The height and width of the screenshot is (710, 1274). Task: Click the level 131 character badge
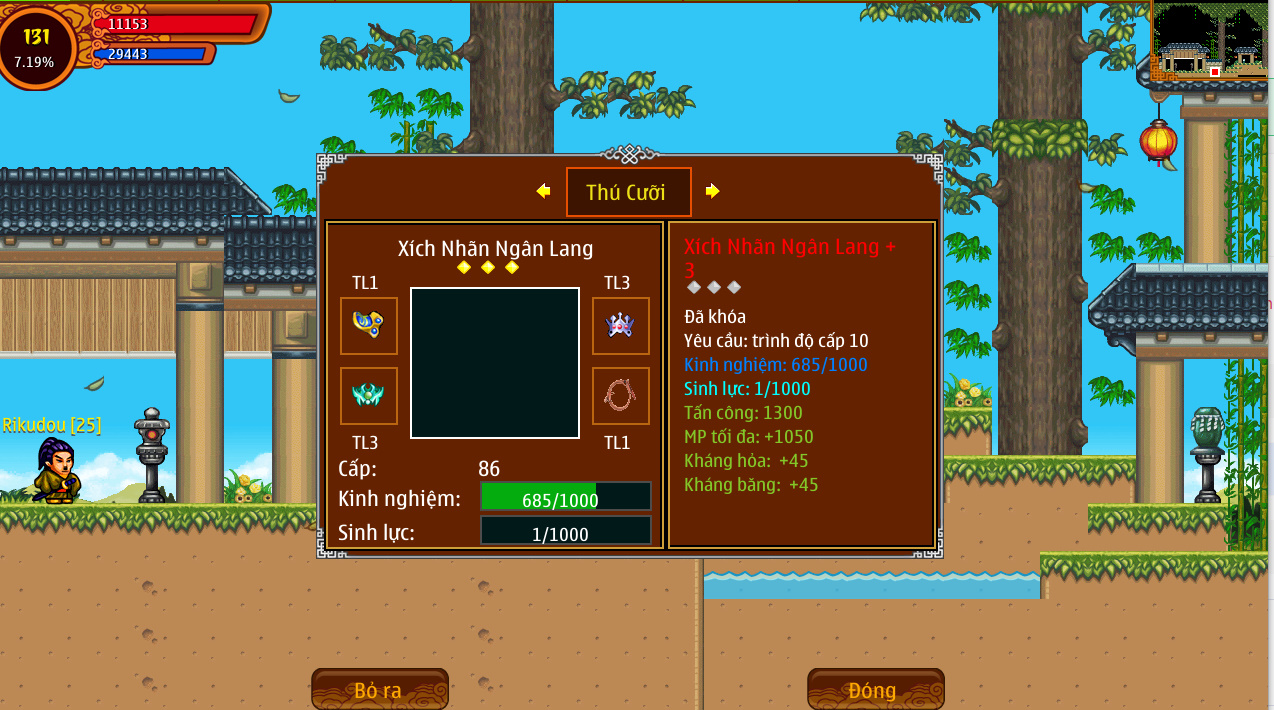(36, 46)
